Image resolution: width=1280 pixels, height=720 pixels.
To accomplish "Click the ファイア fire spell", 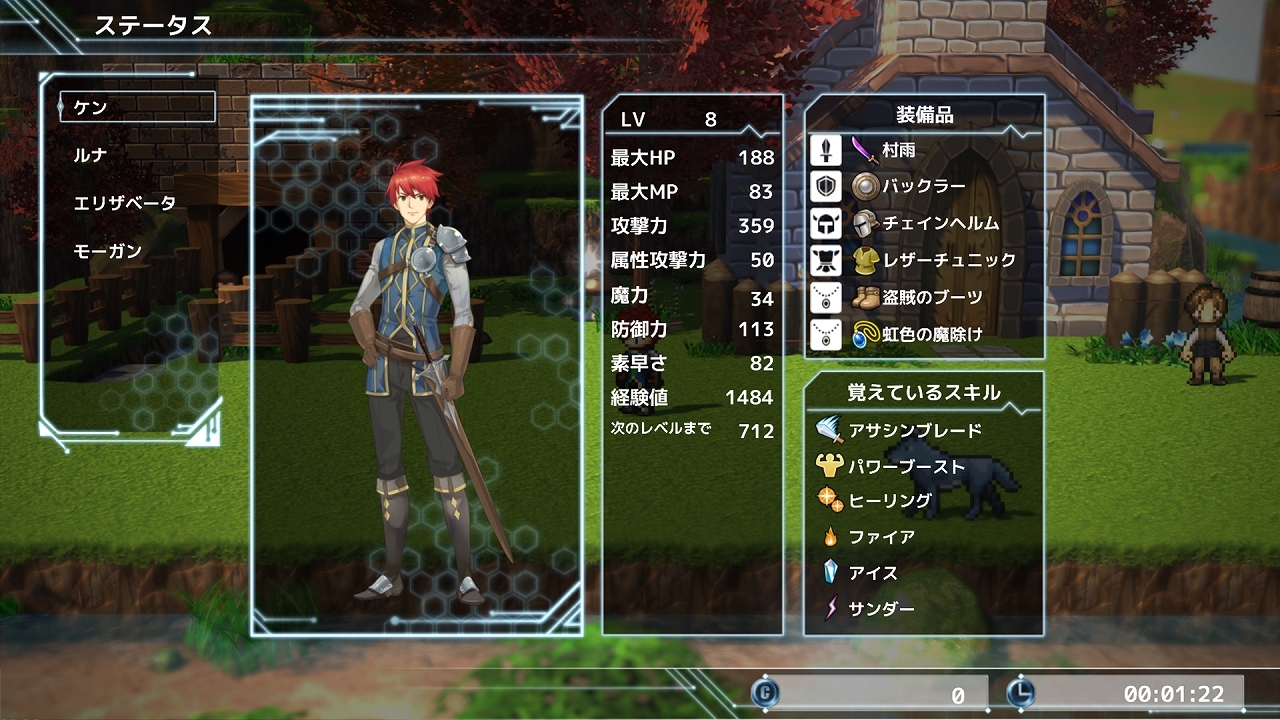I will [881, 537].
